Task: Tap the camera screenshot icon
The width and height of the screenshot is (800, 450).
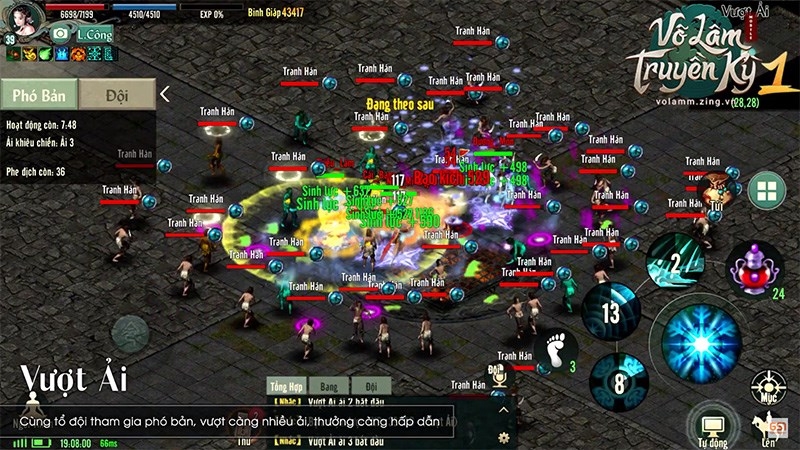Action: point(60,33)
